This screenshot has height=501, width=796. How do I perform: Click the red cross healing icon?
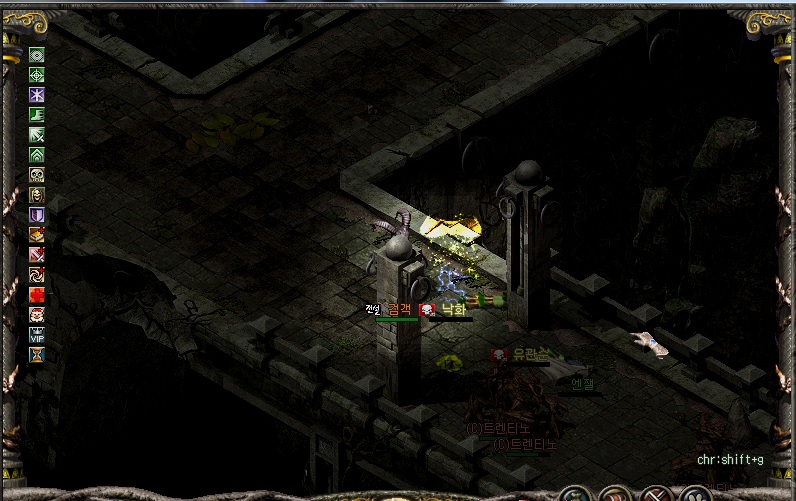tap(37, 294)
